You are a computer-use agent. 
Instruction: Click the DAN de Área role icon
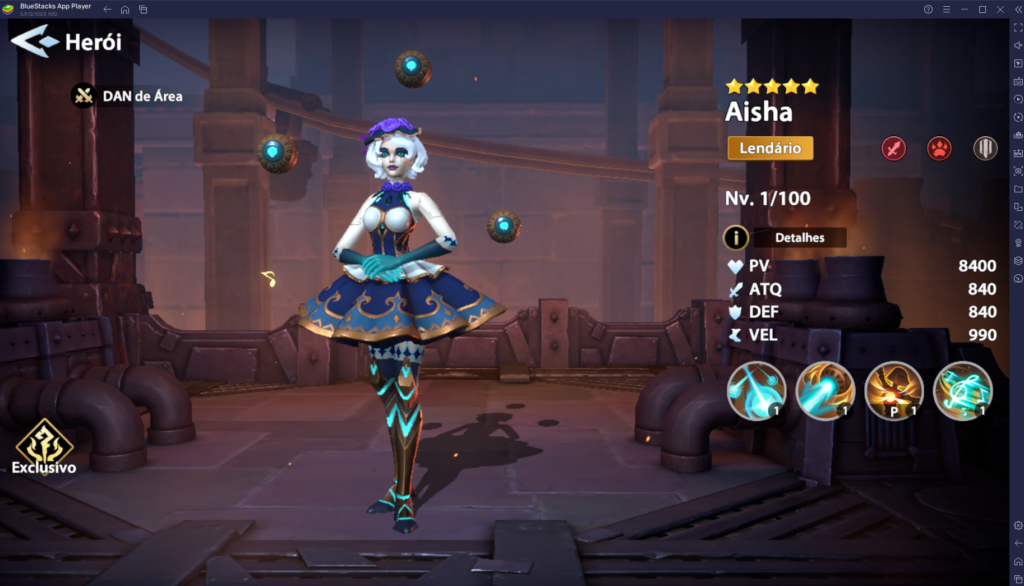[x=83, y=96]
